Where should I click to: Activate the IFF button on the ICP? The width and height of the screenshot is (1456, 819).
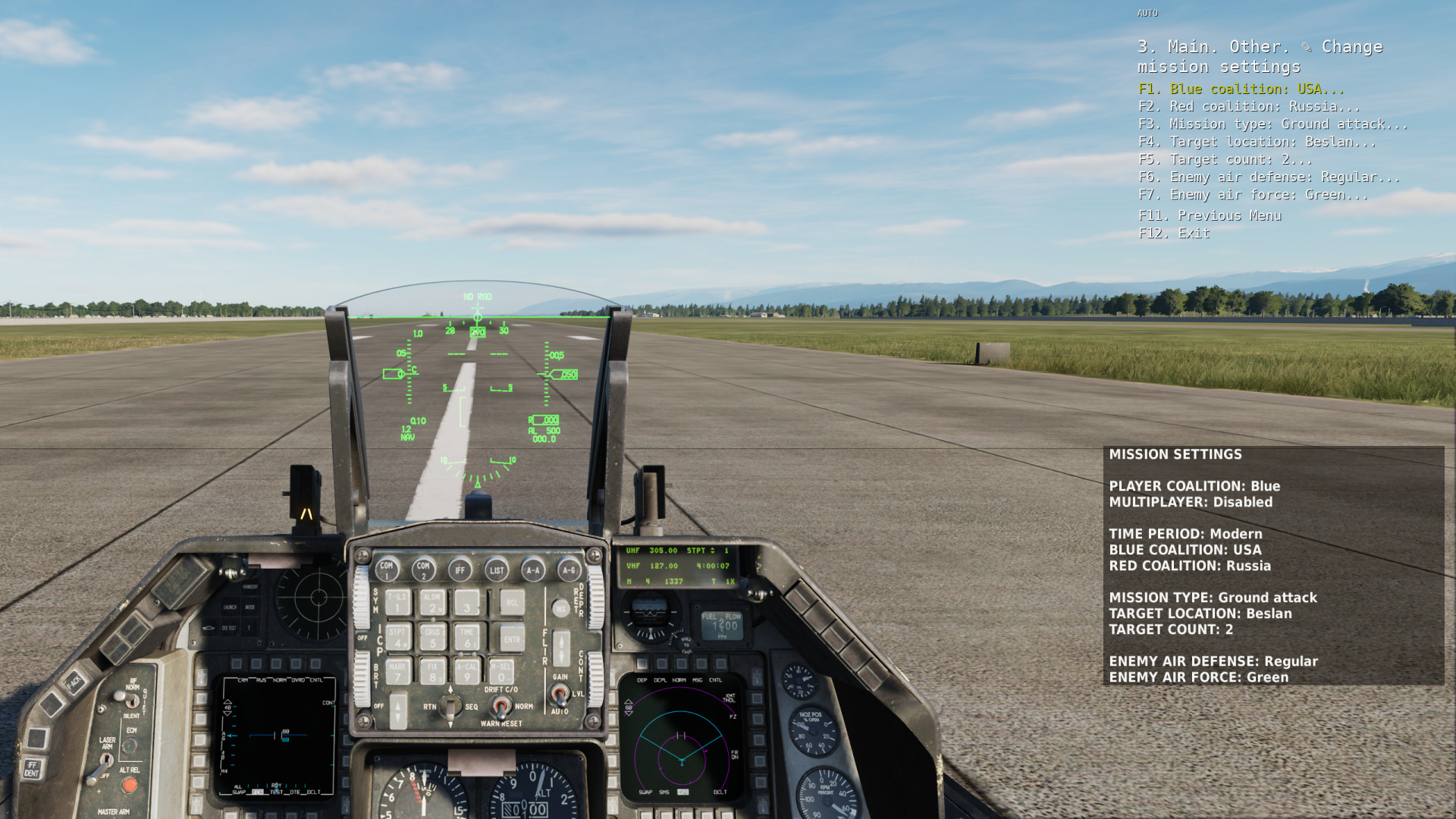pyautogui.click(x=460, y=570)
